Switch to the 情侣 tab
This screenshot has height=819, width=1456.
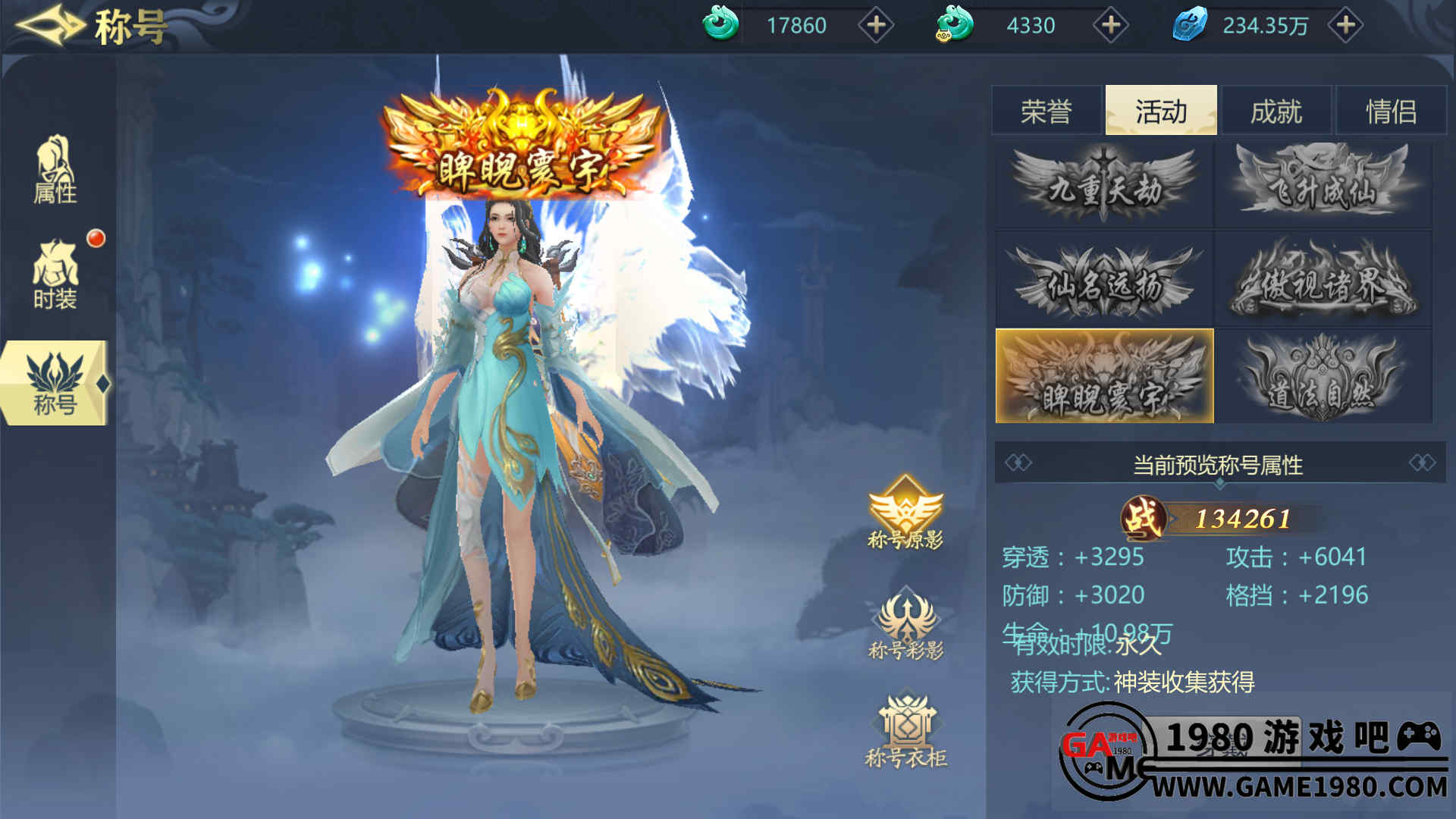coord(1392,111)
